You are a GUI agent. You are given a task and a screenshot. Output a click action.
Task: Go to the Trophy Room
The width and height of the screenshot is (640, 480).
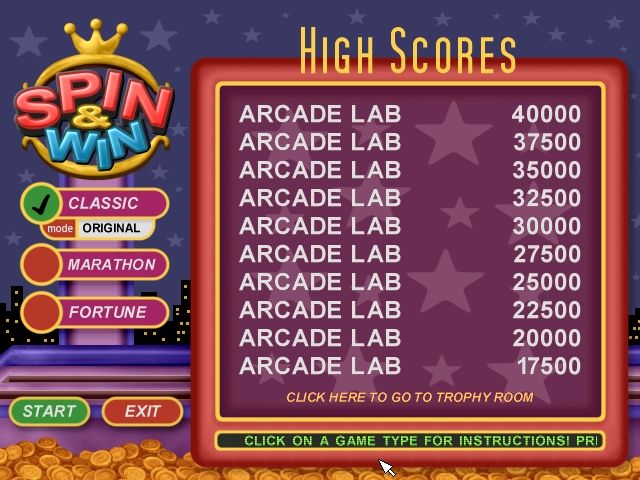click(409, 397)
